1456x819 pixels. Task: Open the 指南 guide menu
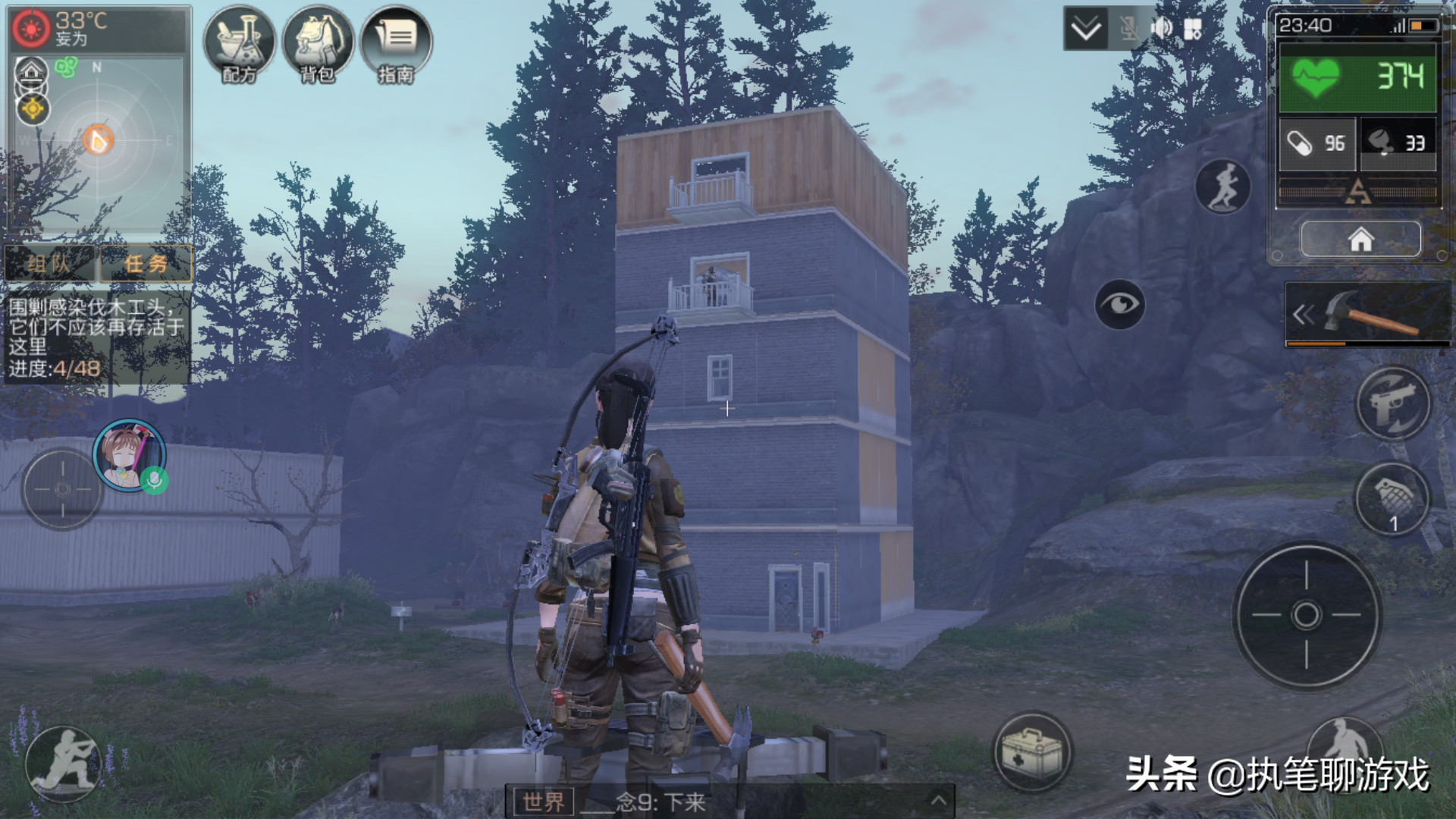(x=396, y=44)
